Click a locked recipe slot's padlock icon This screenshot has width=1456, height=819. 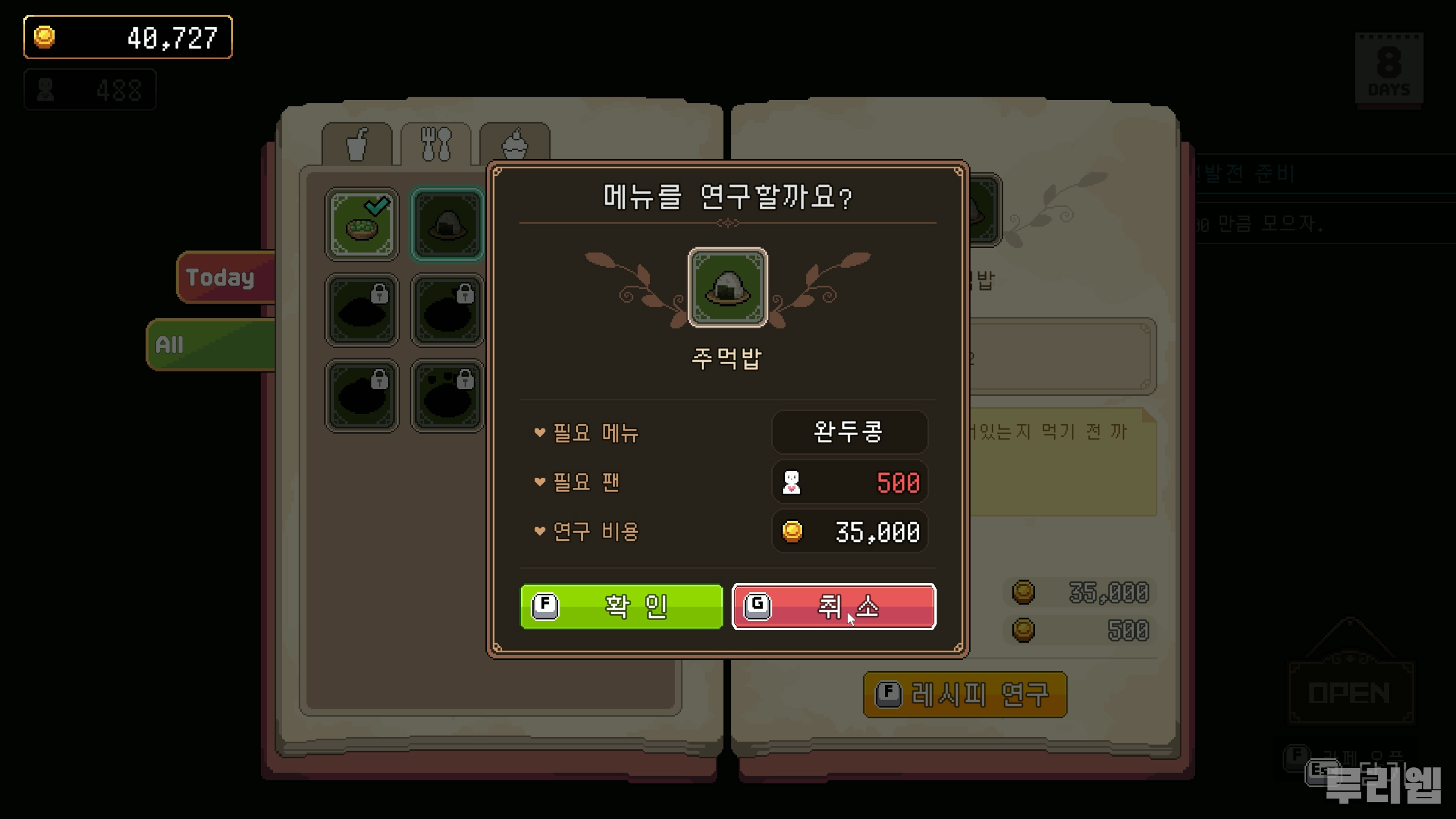point(380,292)
